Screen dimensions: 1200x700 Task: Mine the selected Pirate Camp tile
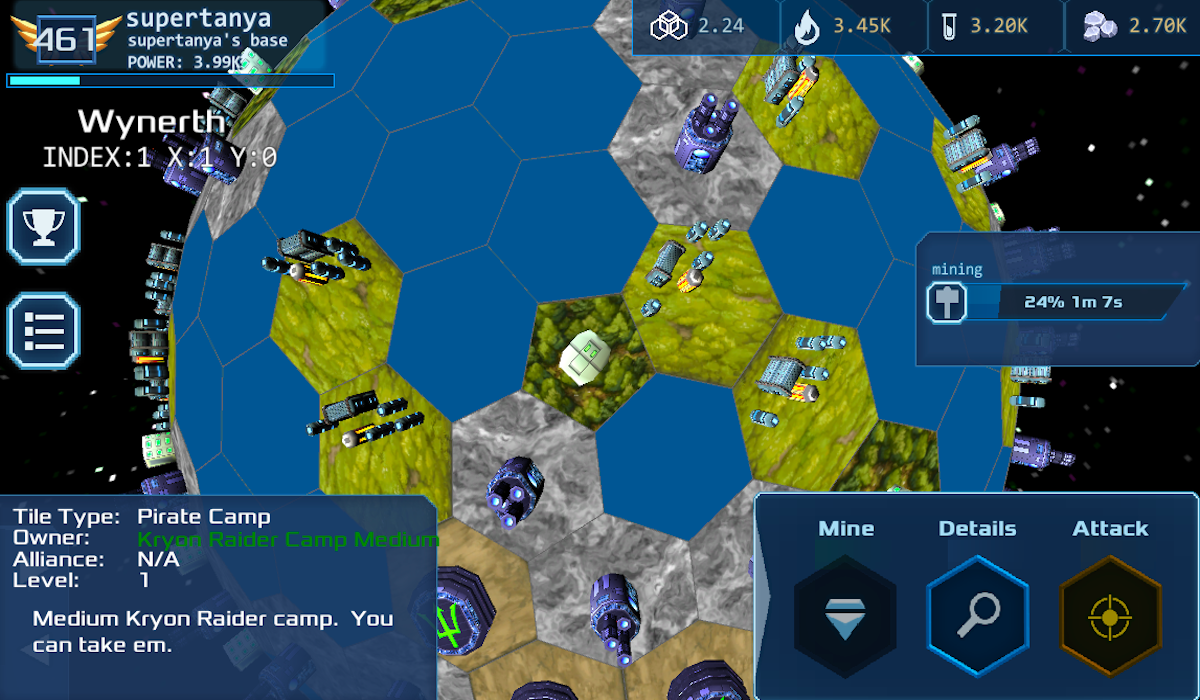pyautogui.click(x=845, y=609)
